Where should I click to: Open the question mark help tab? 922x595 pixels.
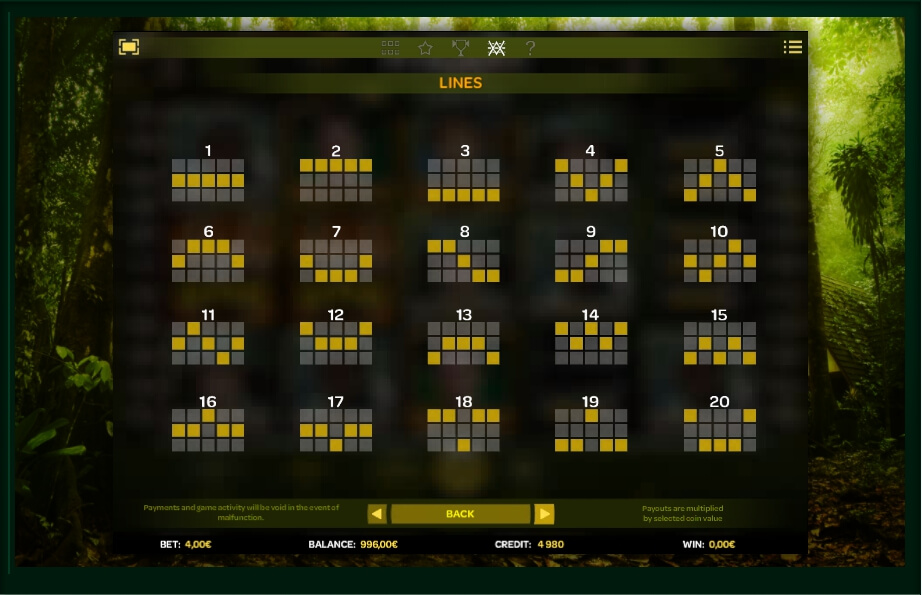tap(530, 47)
